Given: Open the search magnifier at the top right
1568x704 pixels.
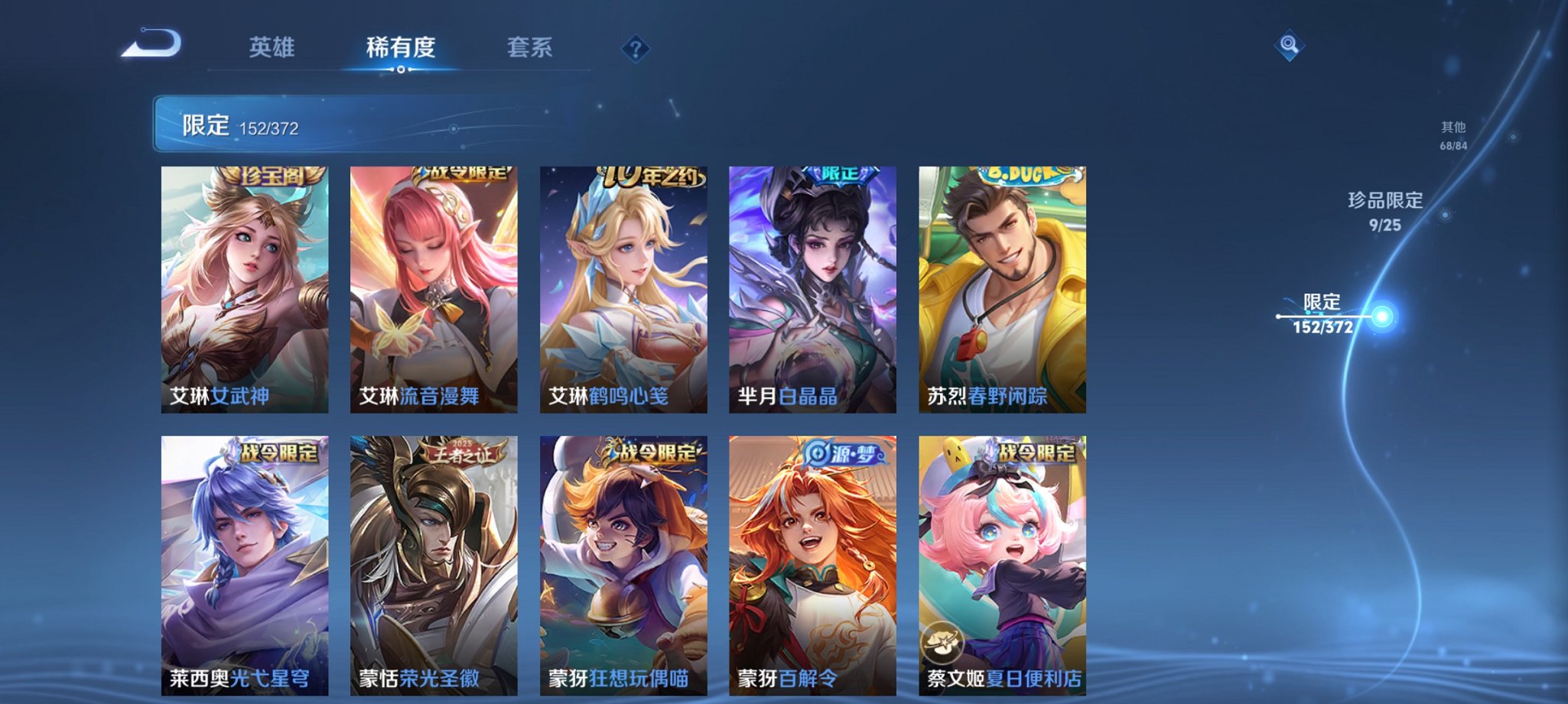Looking at the screenshot, I should pyautogui.click(x=1289, y=44).
